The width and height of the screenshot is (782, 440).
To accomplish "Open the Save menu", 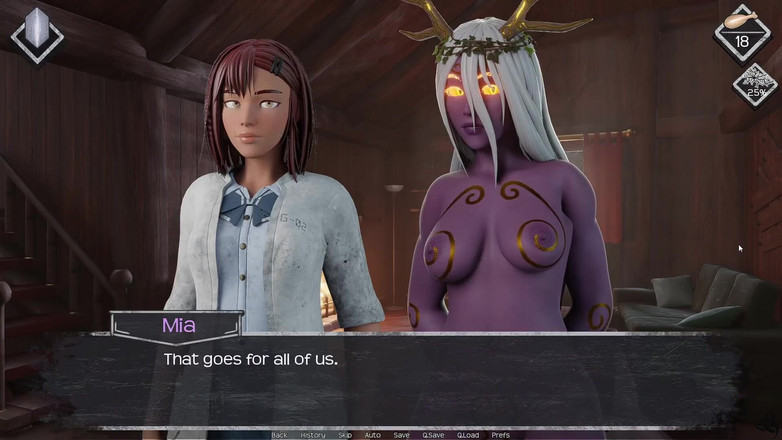I will (x=401, y=435).
